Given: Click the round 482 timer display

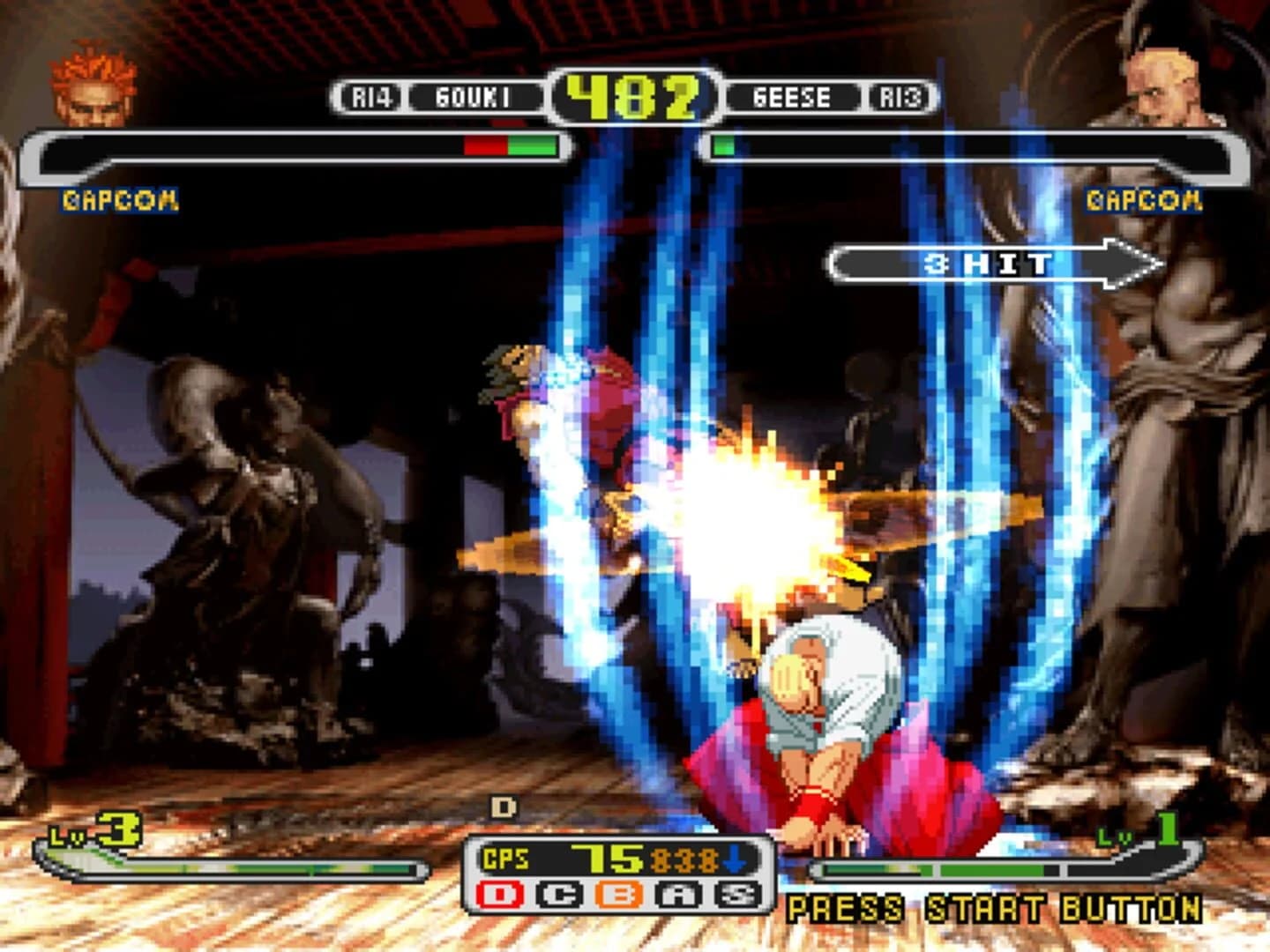Looking at the screenshot, I should tap(634, 94).
